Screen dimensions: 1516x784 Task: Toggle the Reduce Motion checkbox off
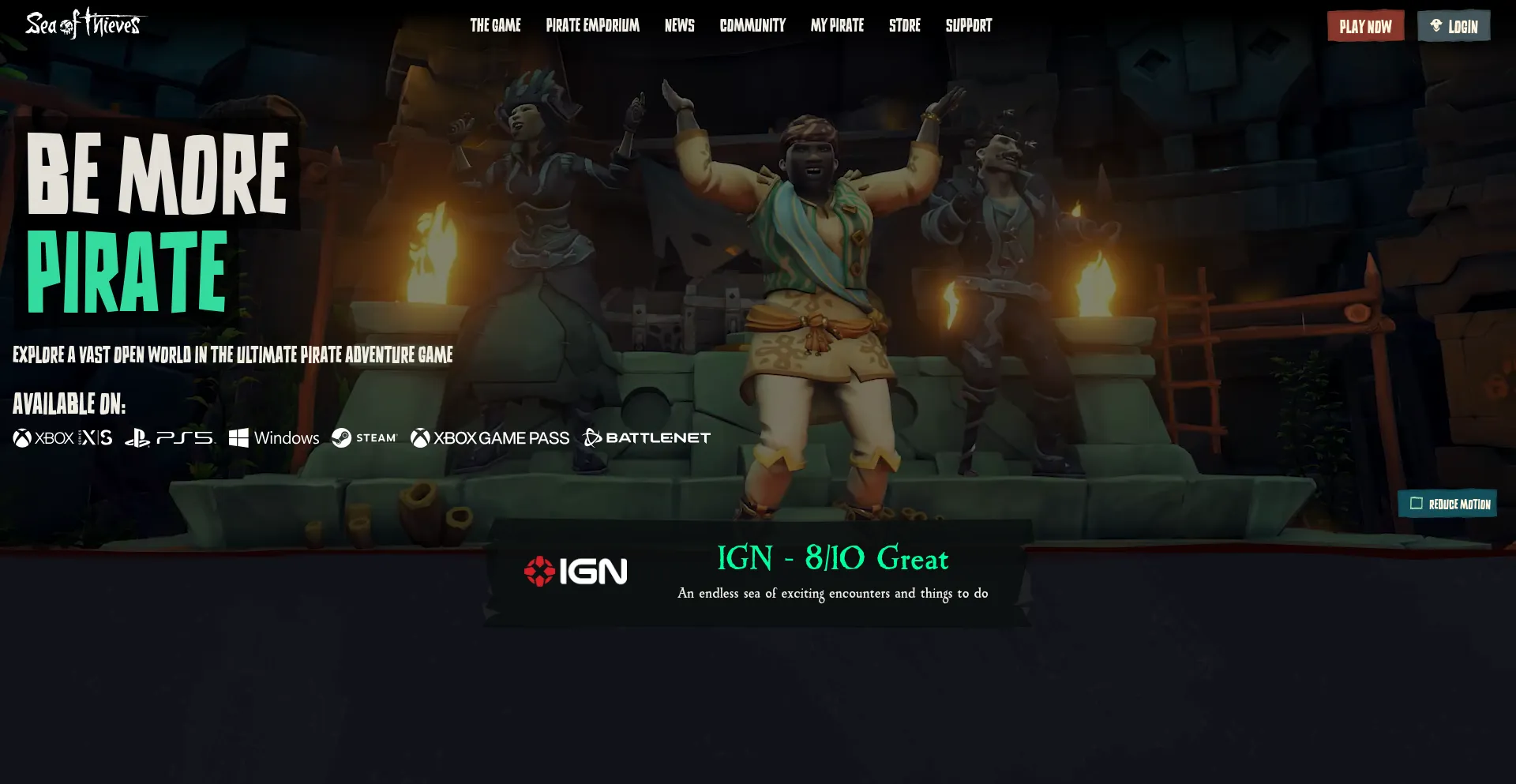1417,503
